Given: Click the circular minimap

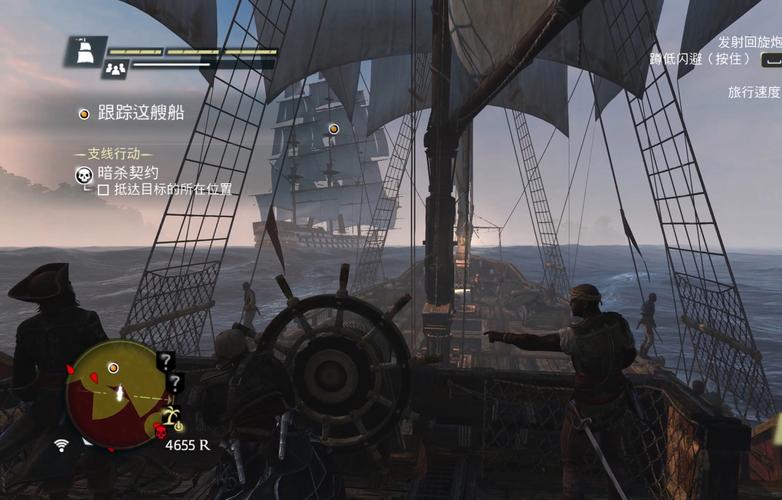Looking at the screenshot, I should click(x=116, y=393).
